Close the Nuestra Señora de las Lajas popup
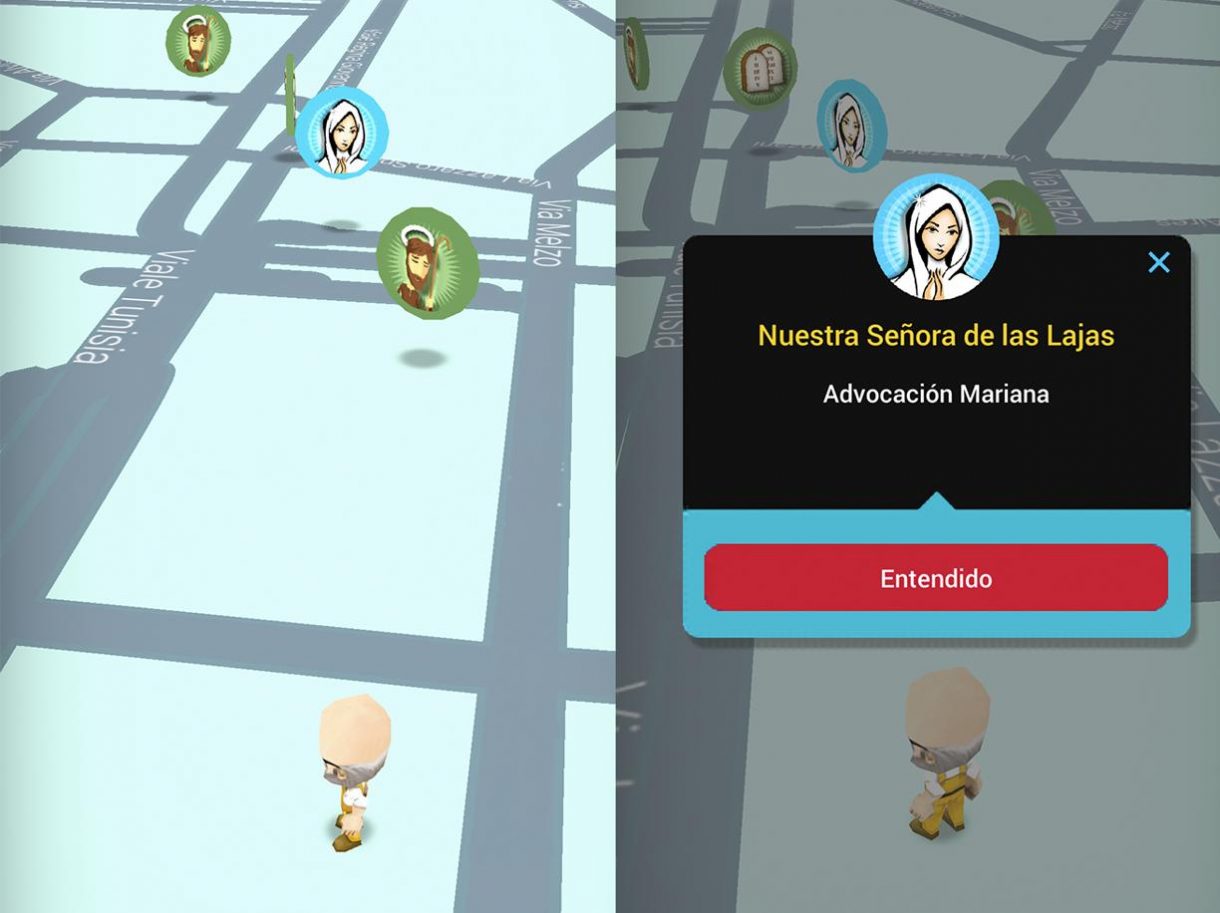The width and height of the screenshot is (1220, 913). coord(1158,263)
